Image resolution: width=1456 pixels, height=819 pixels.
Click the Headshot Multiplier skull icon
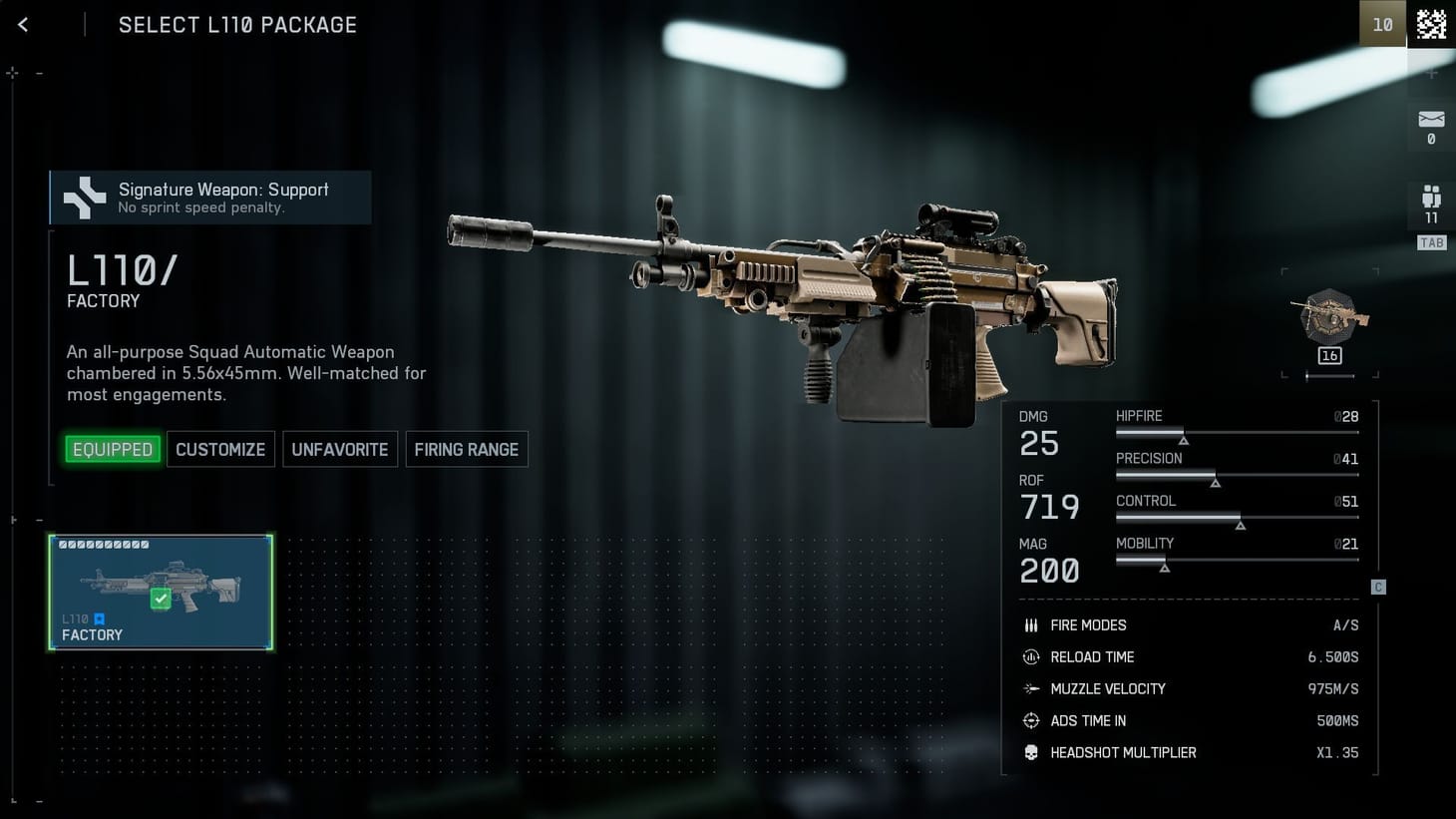1030,752
